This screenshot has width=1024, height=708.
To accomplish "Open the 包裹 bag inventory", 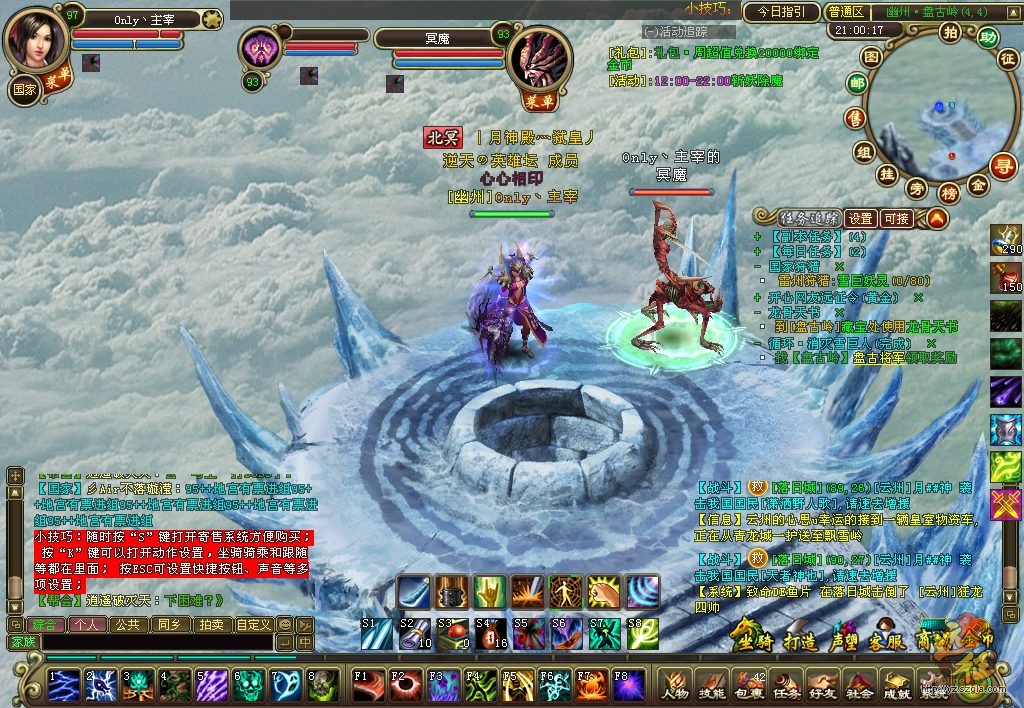I will click(x=749, y=685).
